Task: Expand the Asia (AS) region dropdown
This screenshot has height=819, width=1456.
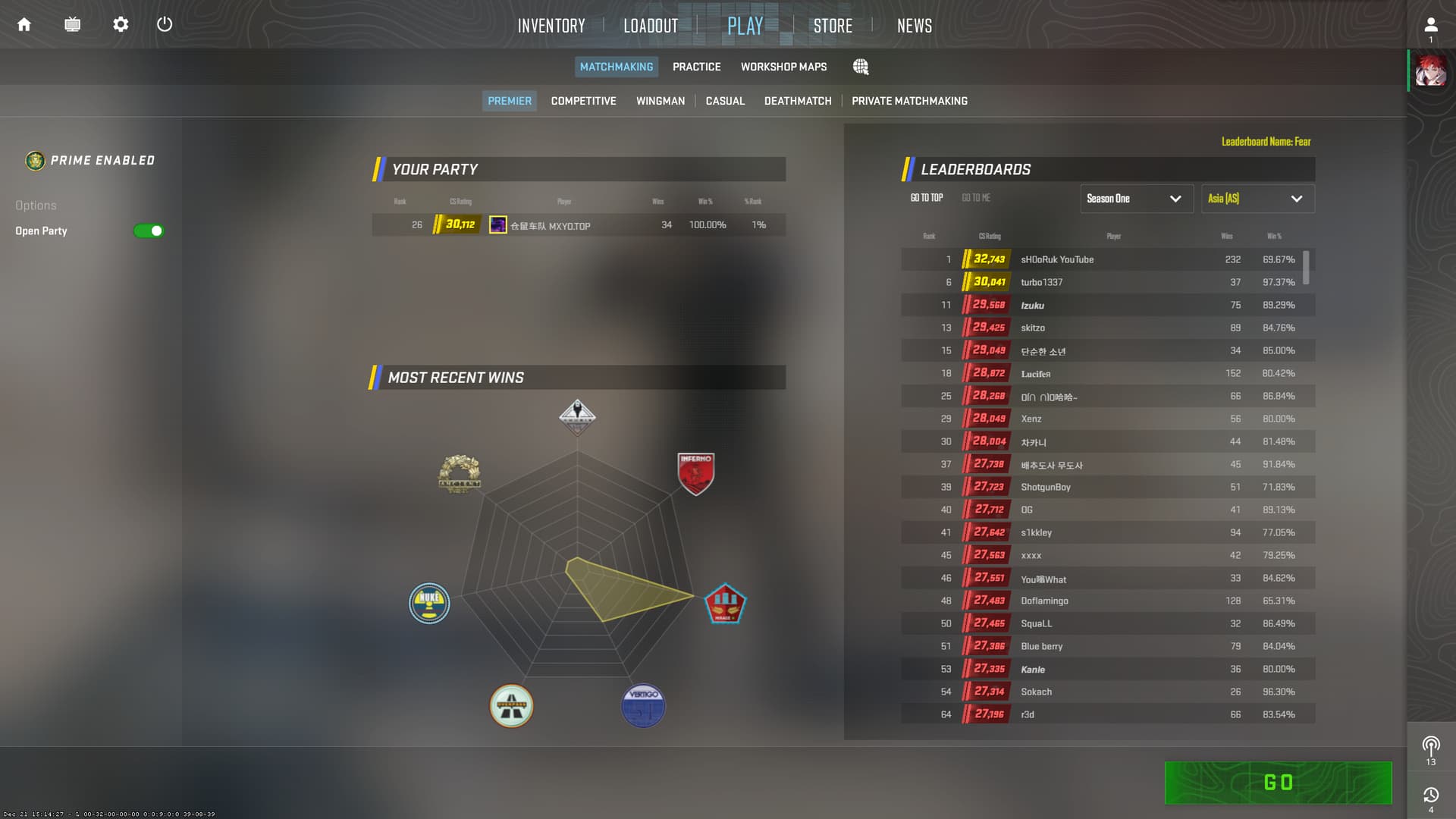Action: point(1257,198)
